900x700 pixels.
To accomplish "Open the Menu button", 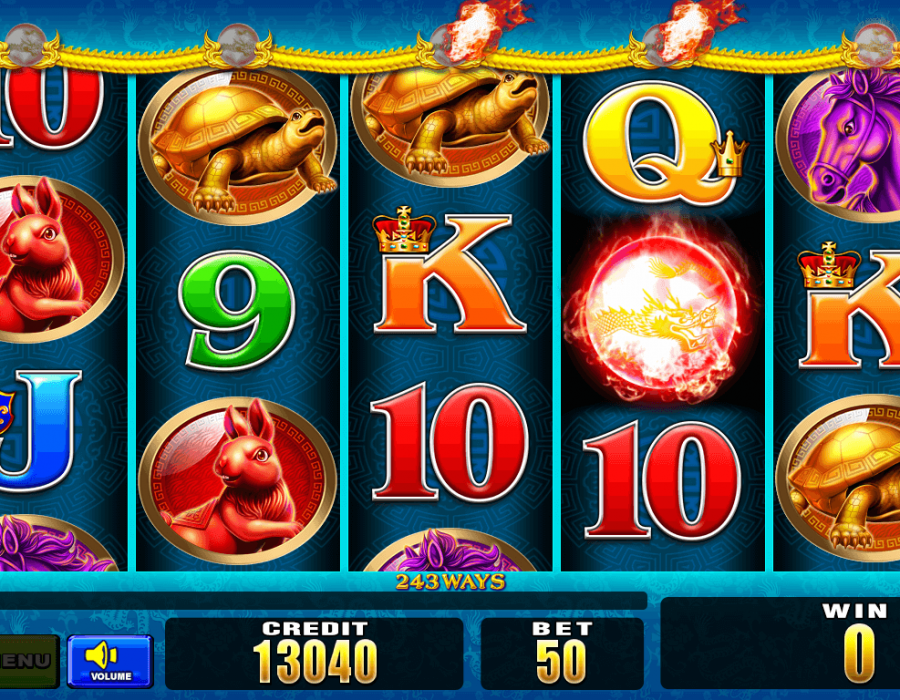I will (x=26, y=661).
